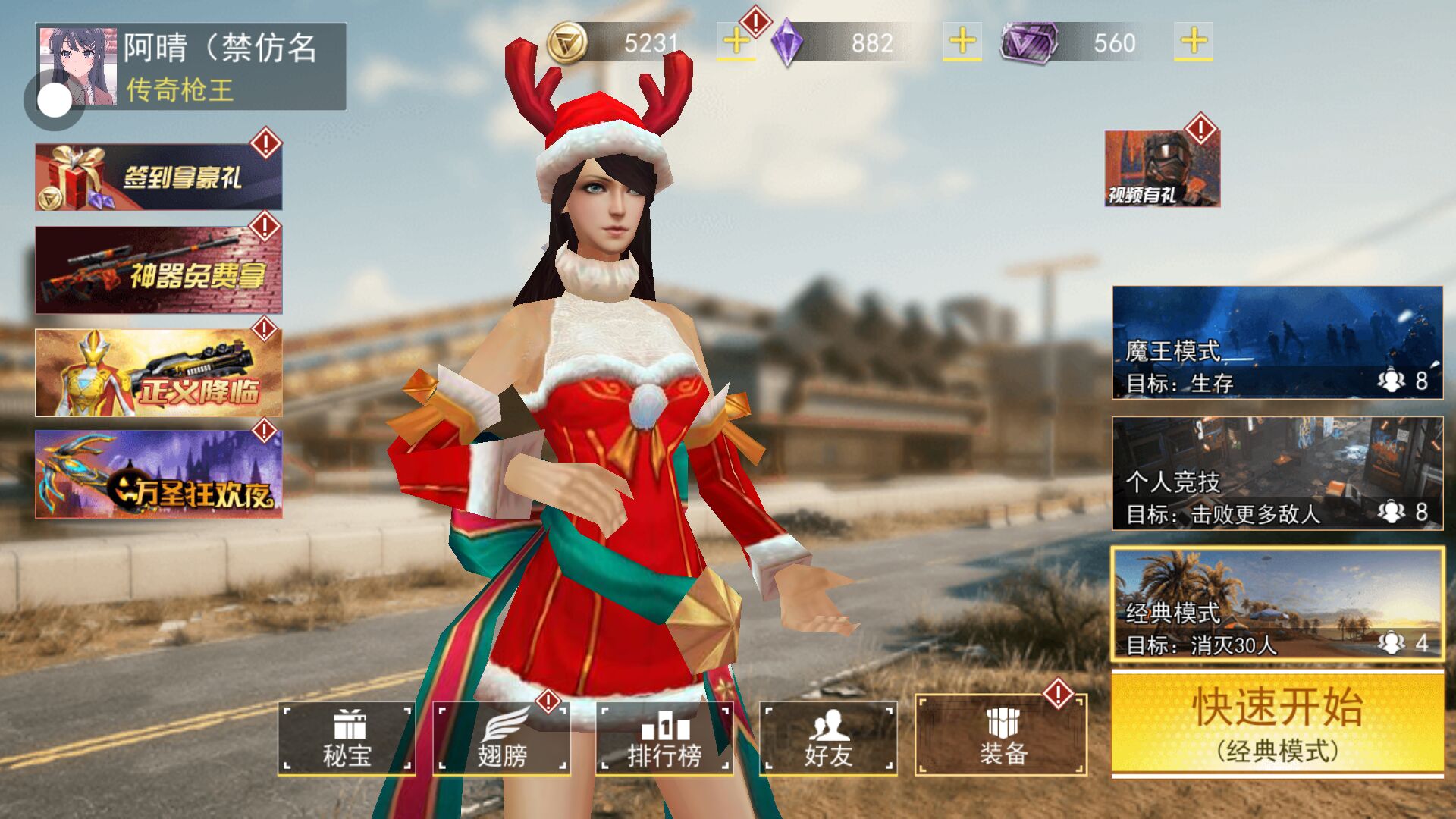The height and width of the screenshot is (819, 1456).
Task: Open the 秘宝 treasure menu
Action: point(347,738)
